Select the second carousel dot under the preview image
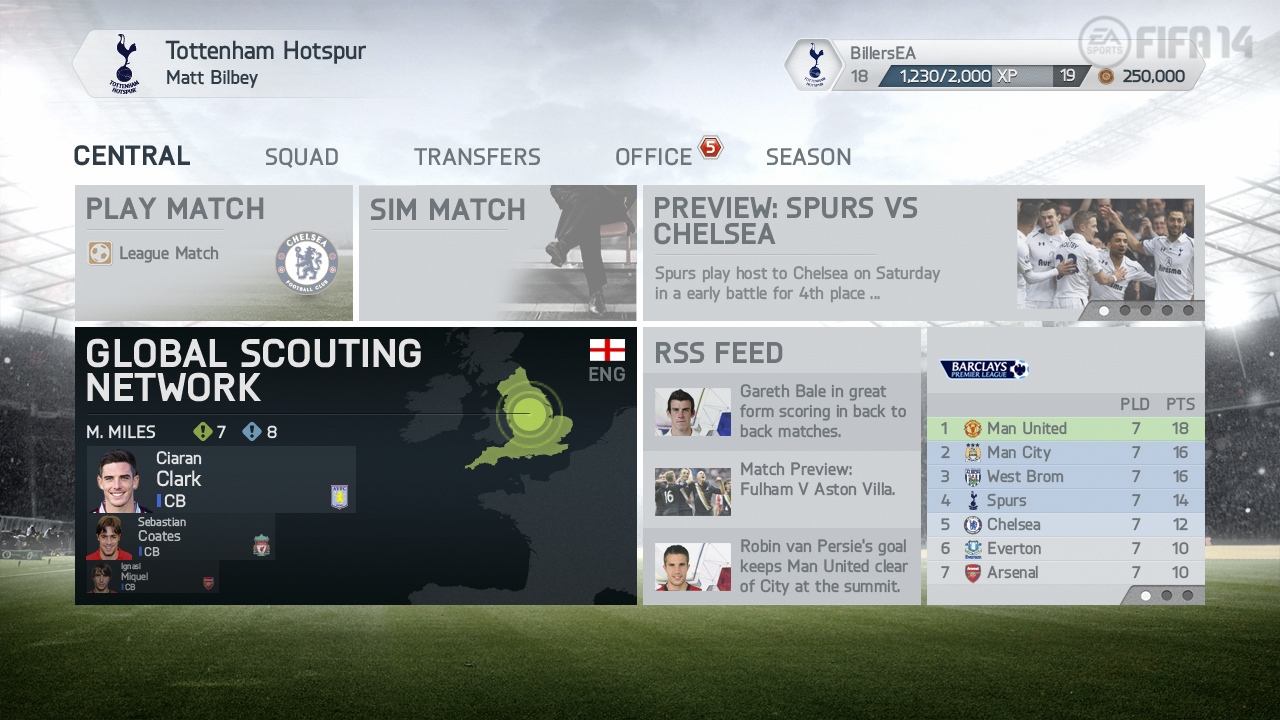Screen dimensions: 1280x720 pyautogui.click(x=1126, y=311)
